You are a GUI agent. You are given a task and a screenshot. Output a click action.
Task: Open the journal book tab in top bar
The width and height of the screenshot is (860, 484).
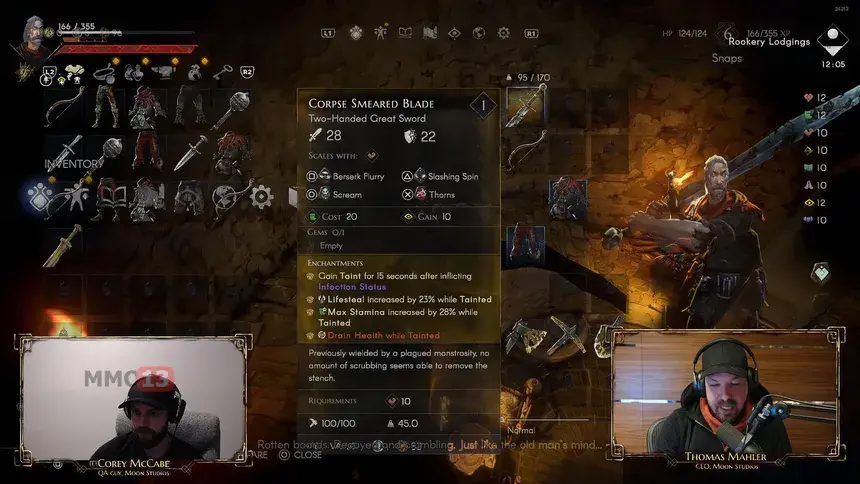tap(405, 33)
